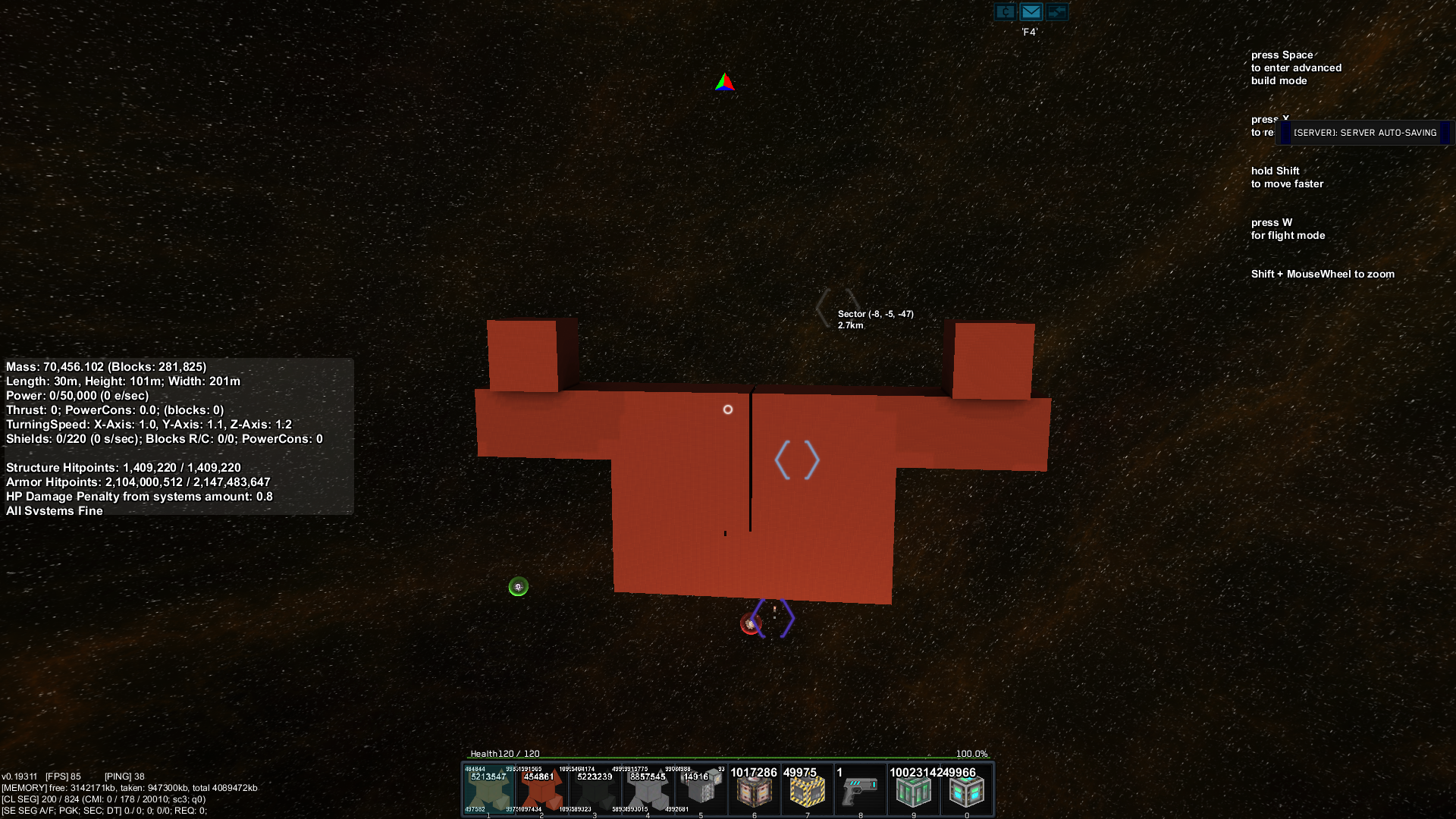Image resolution: width=1456 pixels, height=819 pixels.
Task: Select the red-panelled module block slot
Action: [754, 790]
